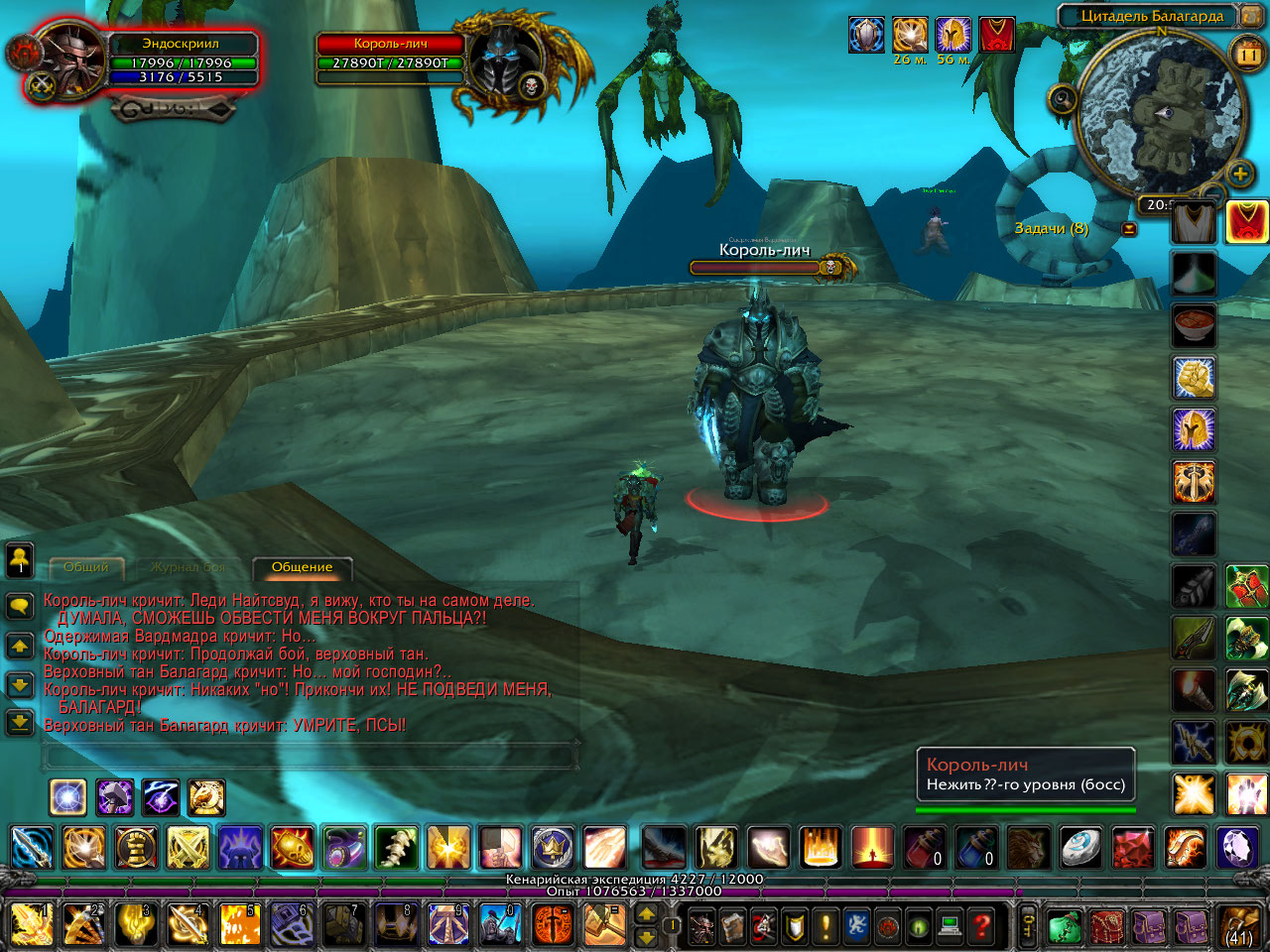Viewport: 1270px width, 952px height.
Task: Open the Журнал боя combat log tab
Action: pyautogui.click(x=189, y=567)
